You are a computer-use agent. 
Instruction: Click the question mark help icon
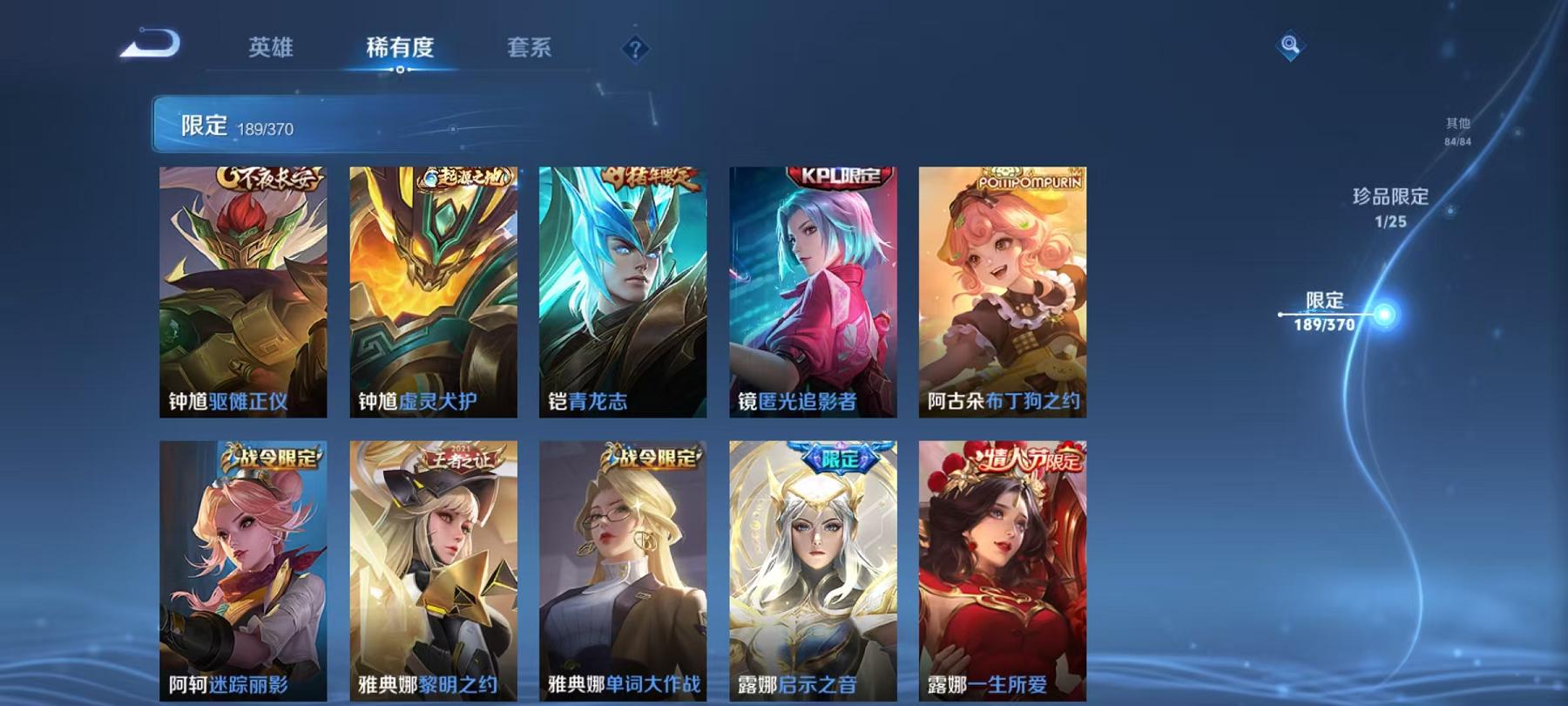[635, 48]
